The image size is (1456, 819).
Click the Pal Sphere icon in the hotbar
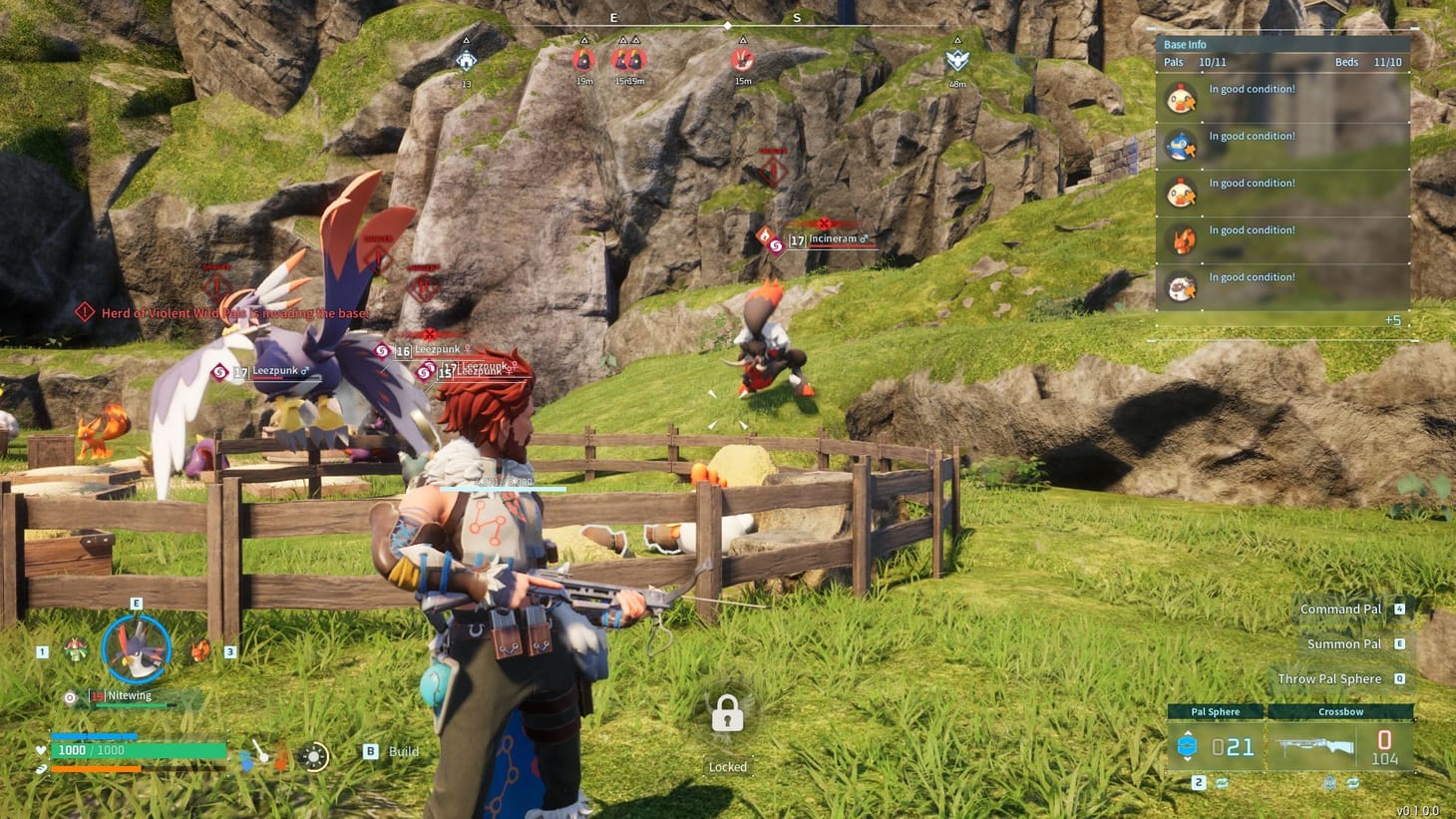point(1188,746)
